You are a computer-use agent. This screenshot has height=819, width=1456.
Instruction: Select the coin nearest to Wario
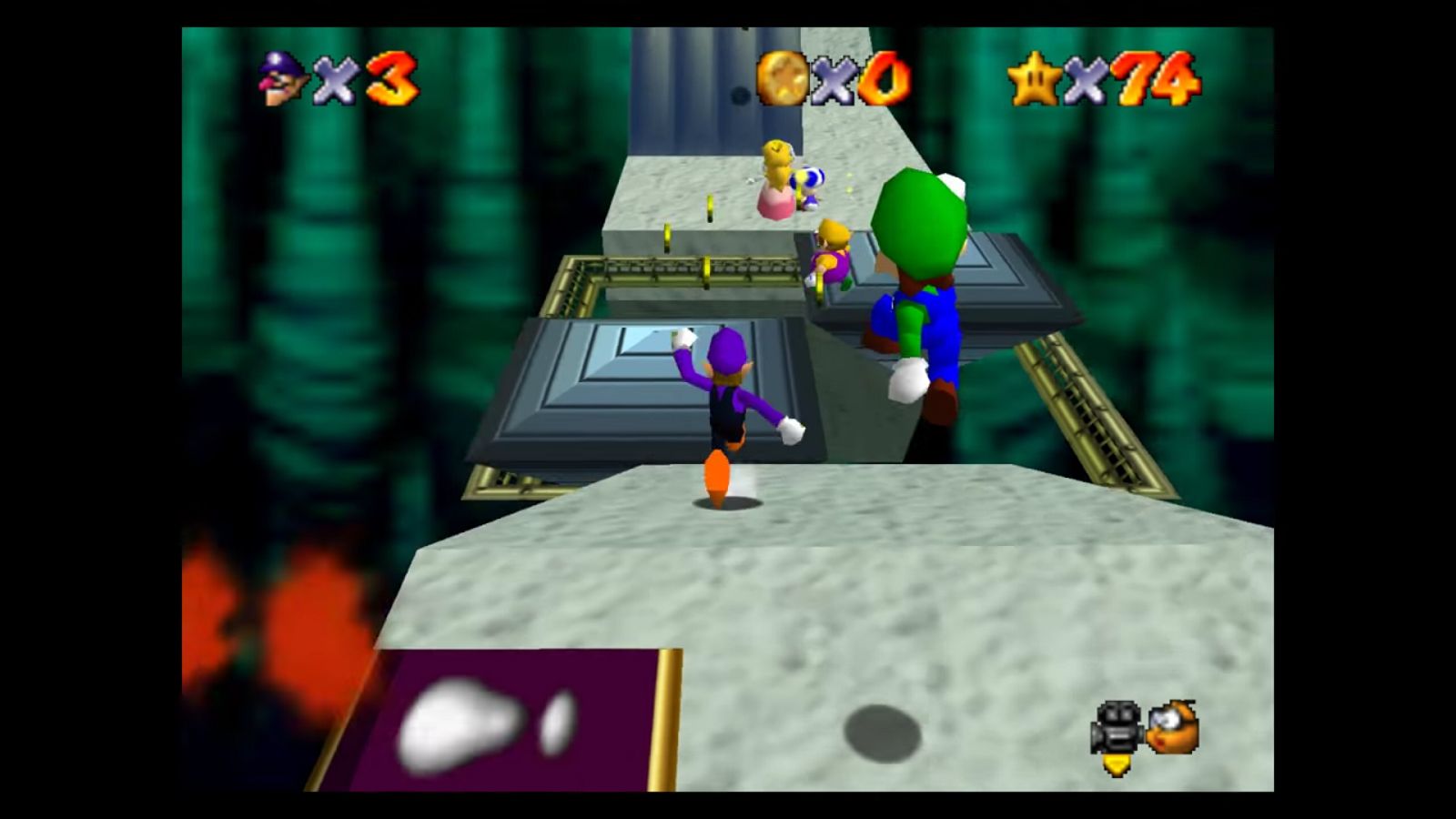click(822, 289)
